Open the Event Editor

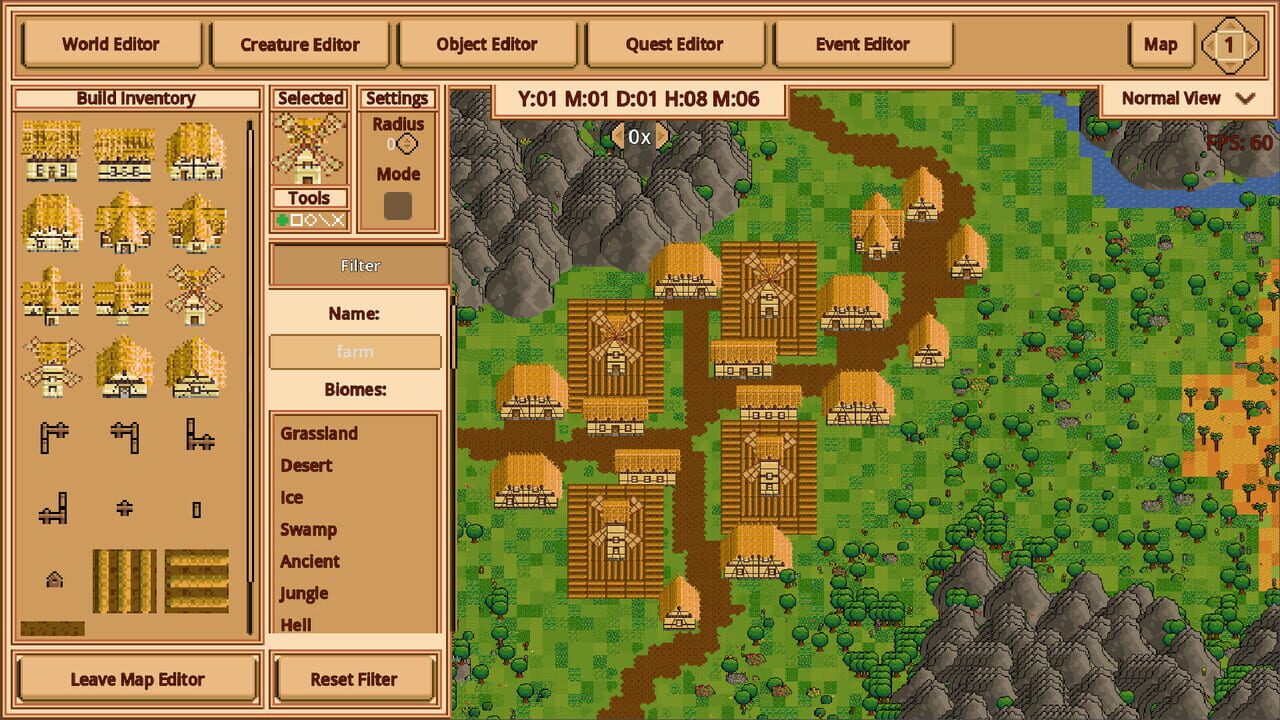coord(863,44)
